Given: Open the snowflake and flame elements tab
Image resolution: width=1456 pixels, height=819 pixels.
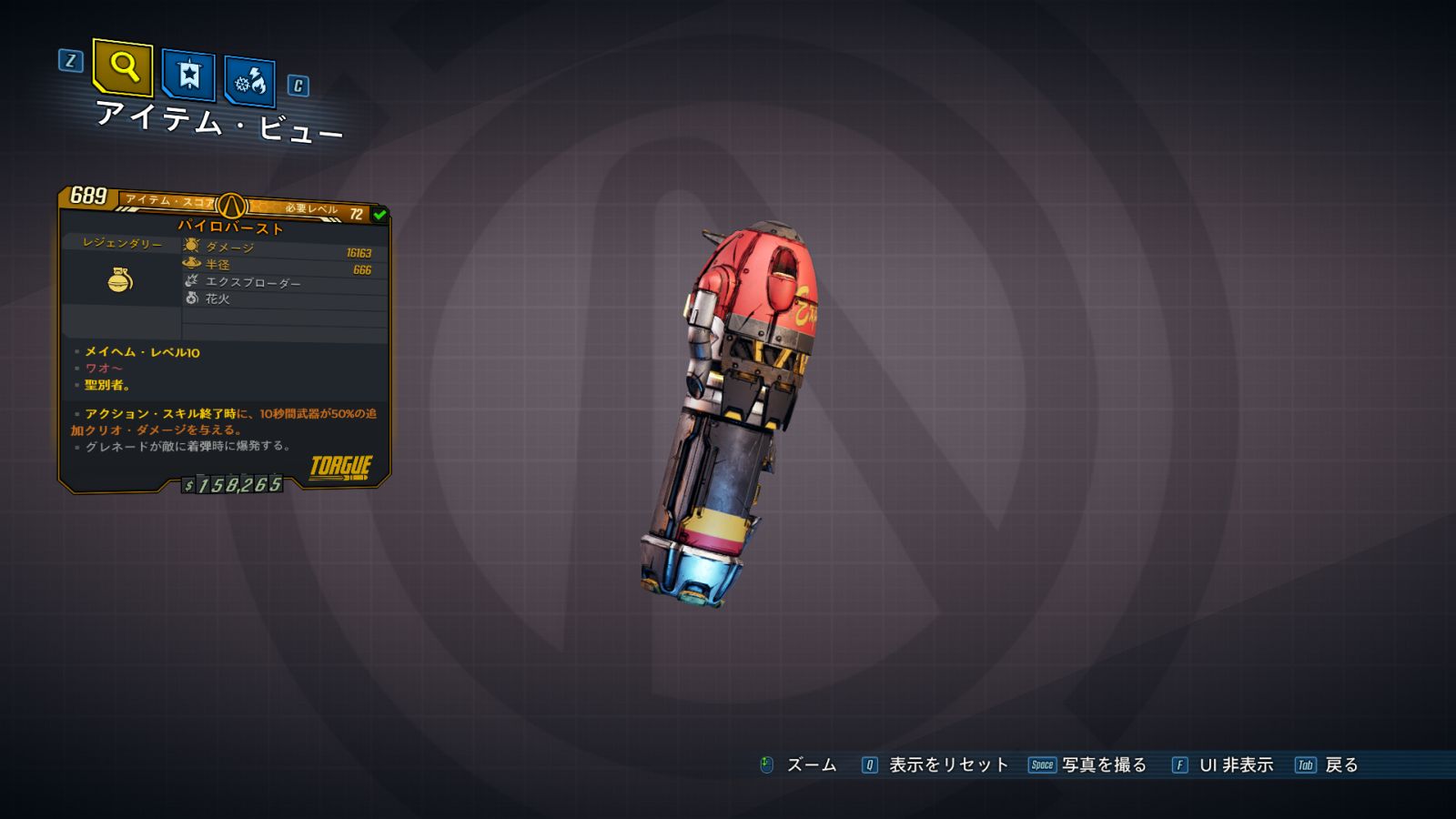Looking at the screenshot, I should click(x=249, y=82).
